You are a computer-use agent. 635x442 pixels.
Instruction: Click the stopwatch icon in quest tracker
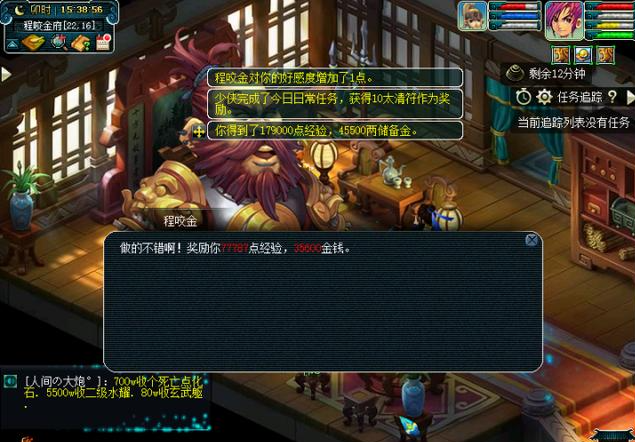pyautogui.click(x=524, y=96)
